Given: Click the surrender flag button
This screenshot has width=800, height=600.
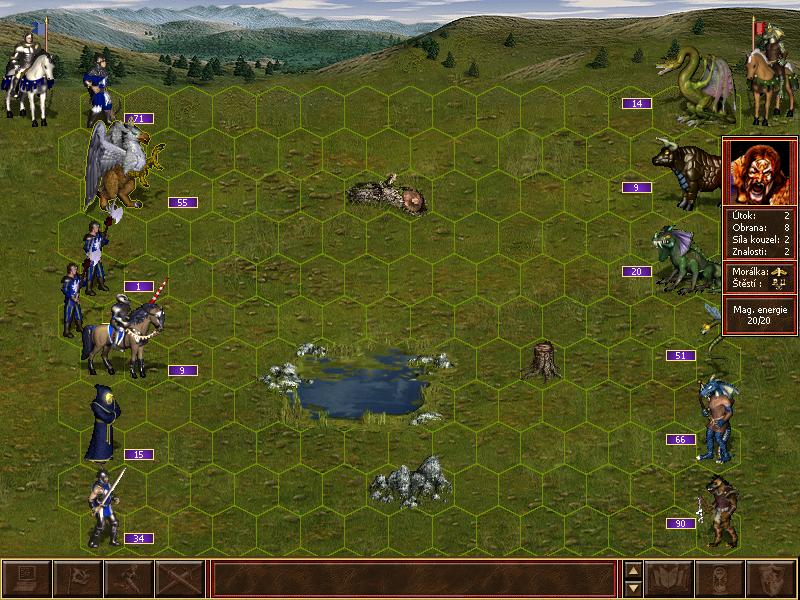Looking at the screenshot, I should click(77, 579).
